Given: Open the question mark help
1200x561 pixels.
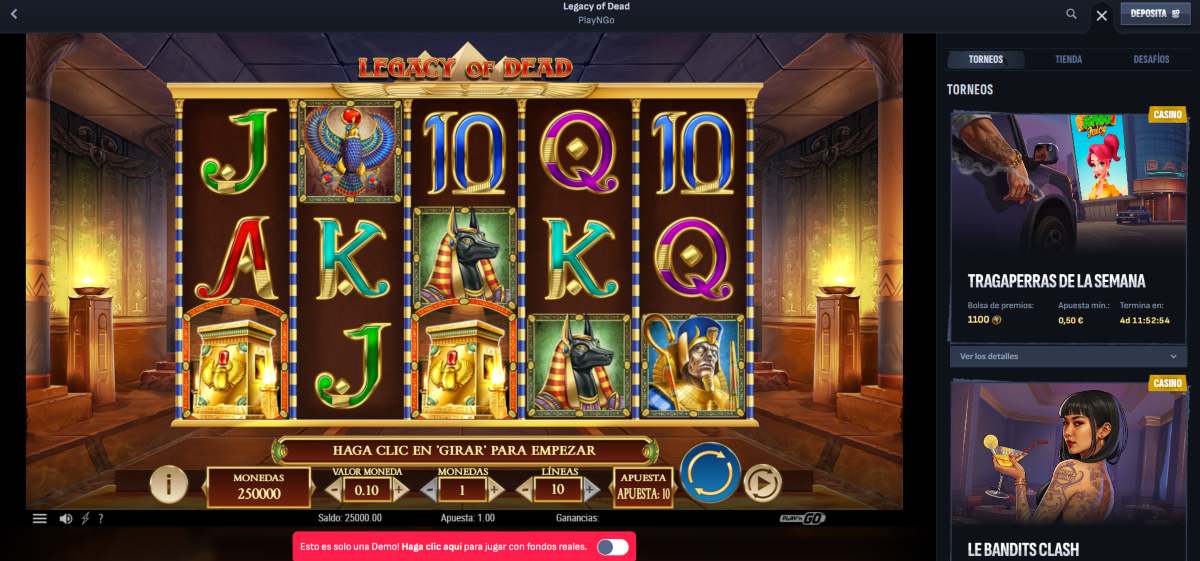Looking at the screenshot, I should (100, 518).
